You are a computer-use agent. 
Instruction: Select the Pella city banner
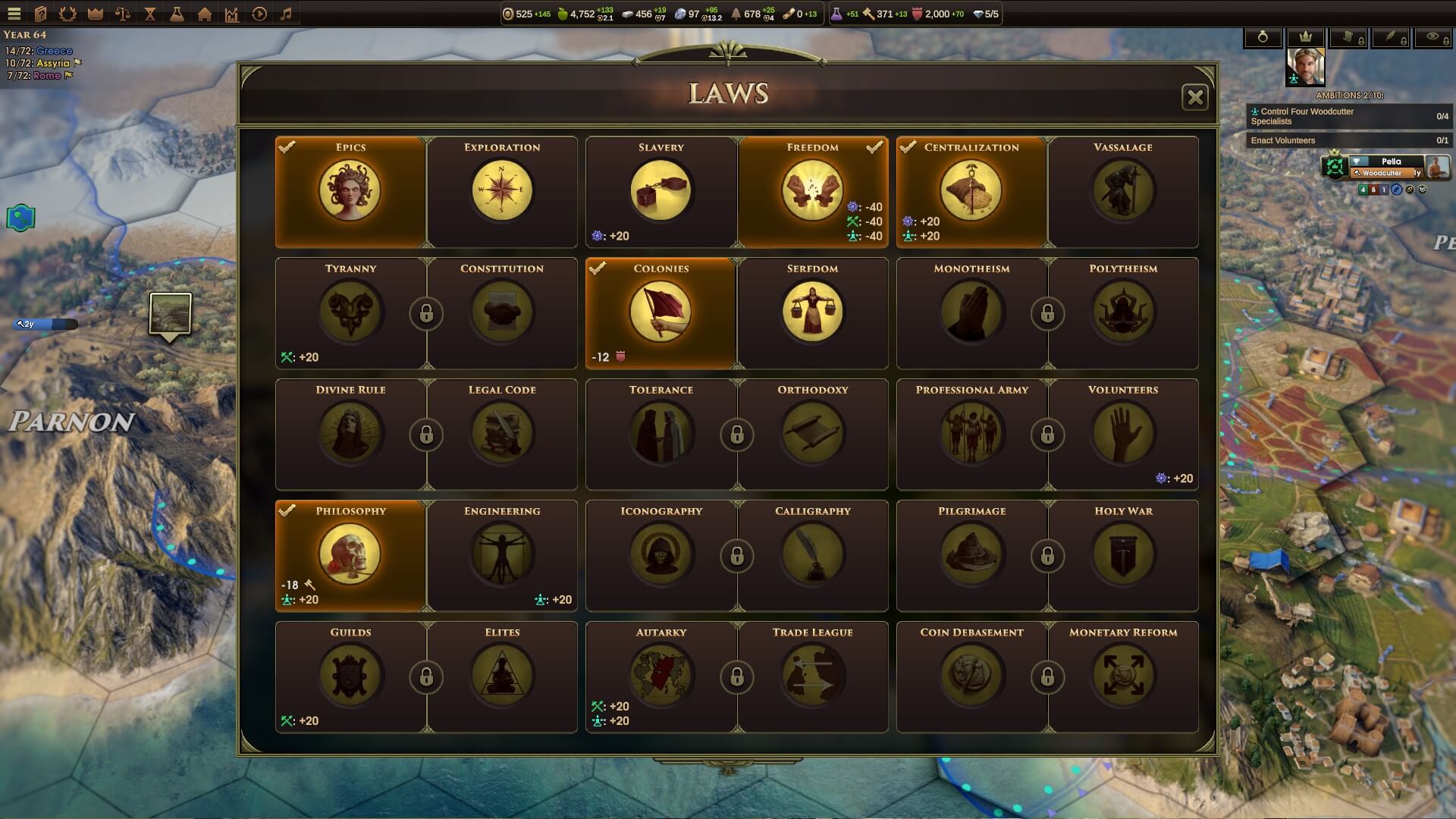tap(1391, 162)
